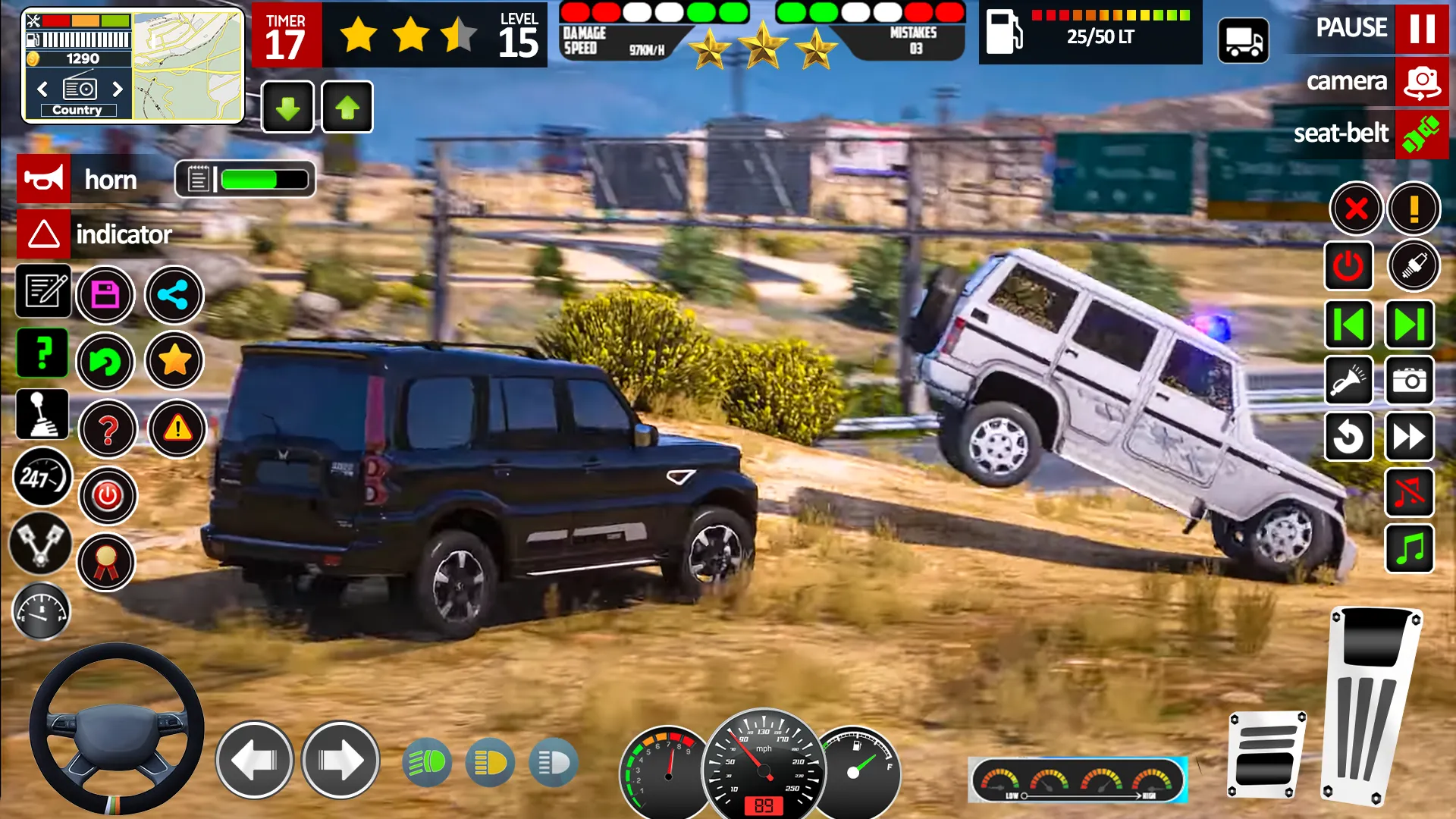Open the previous radio station chevron
The width and height of the screenshot is (1456, 819).
[x=42, y=89]
